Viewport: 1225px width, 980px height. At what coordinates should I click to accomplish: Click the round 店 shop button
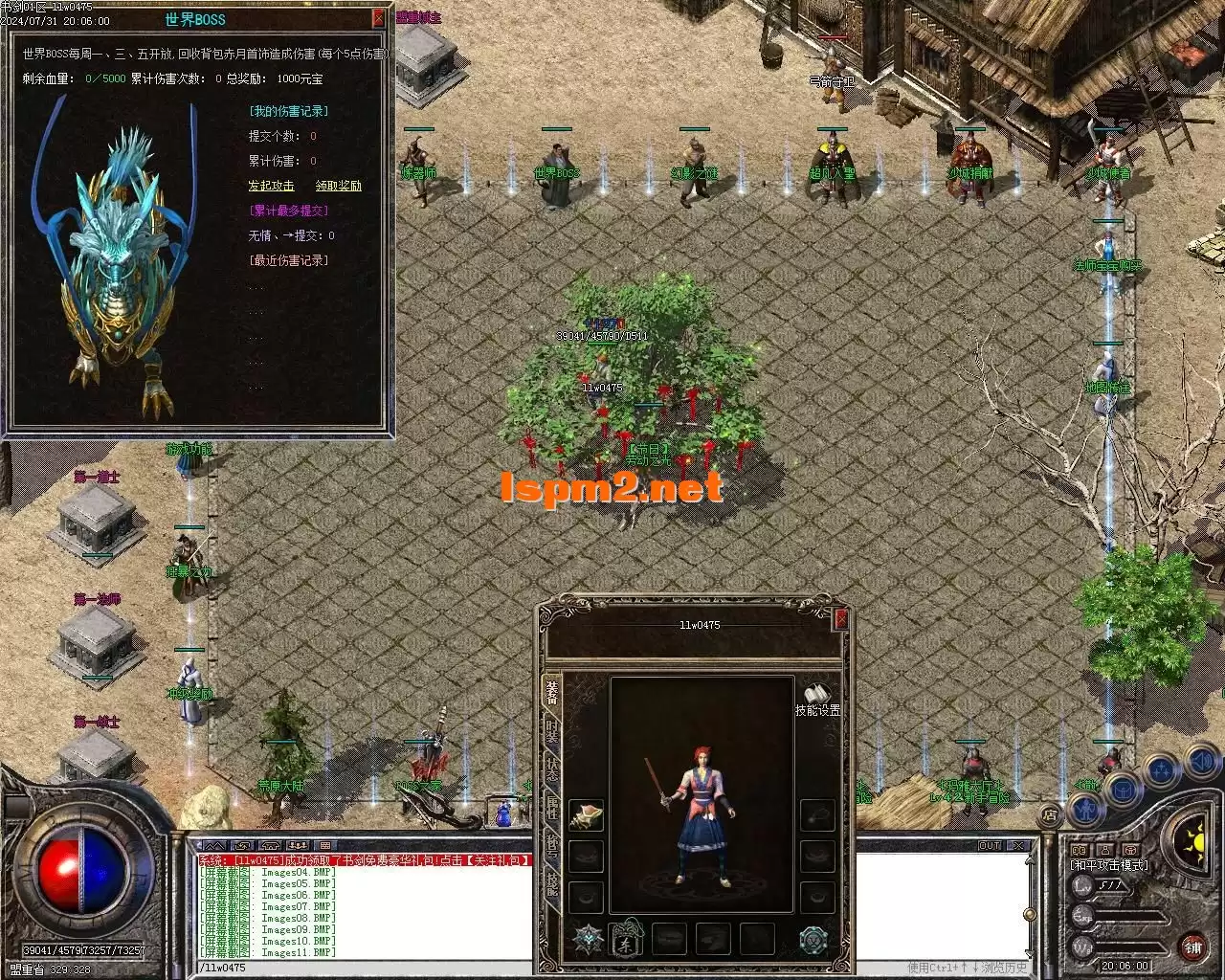click(x=1050, y=815)
